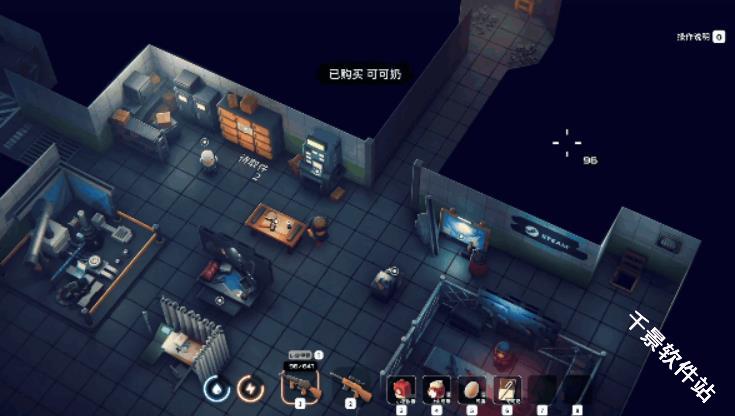Select the cocoa milk carton hotbar slot
The height and width of the screenshot is (416, 735).
436,387
